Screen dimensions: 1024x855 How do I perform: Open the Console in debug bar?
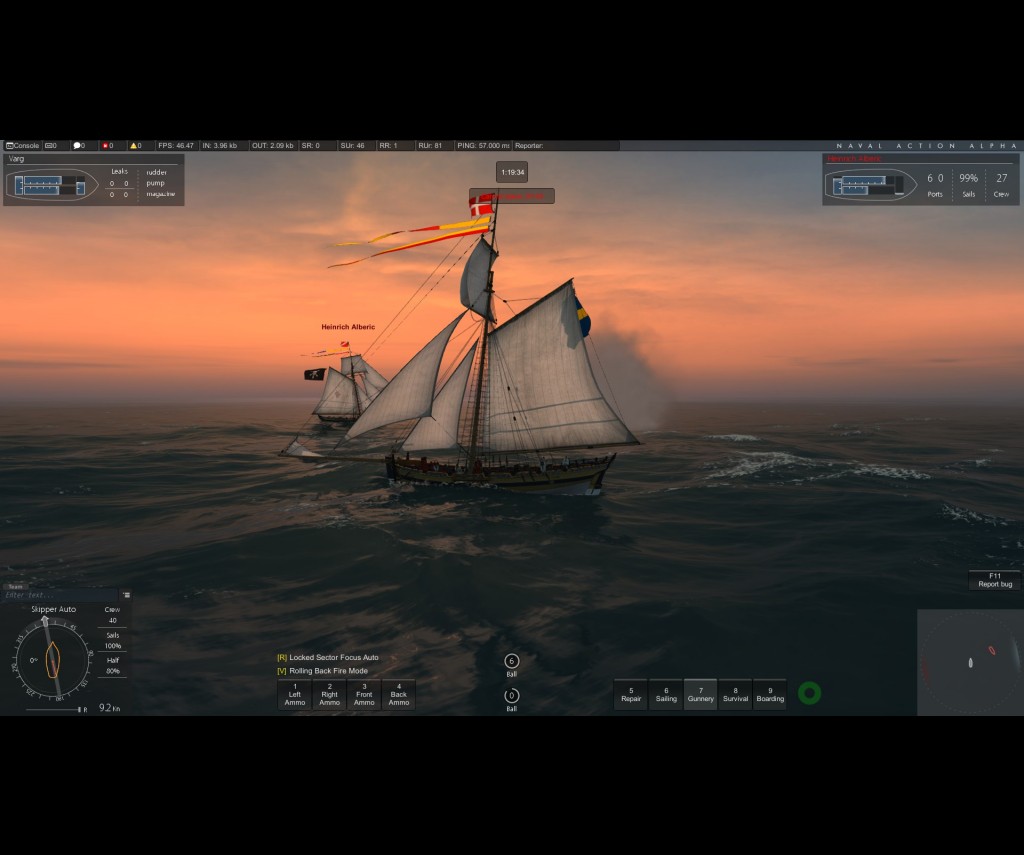[22, 146]
